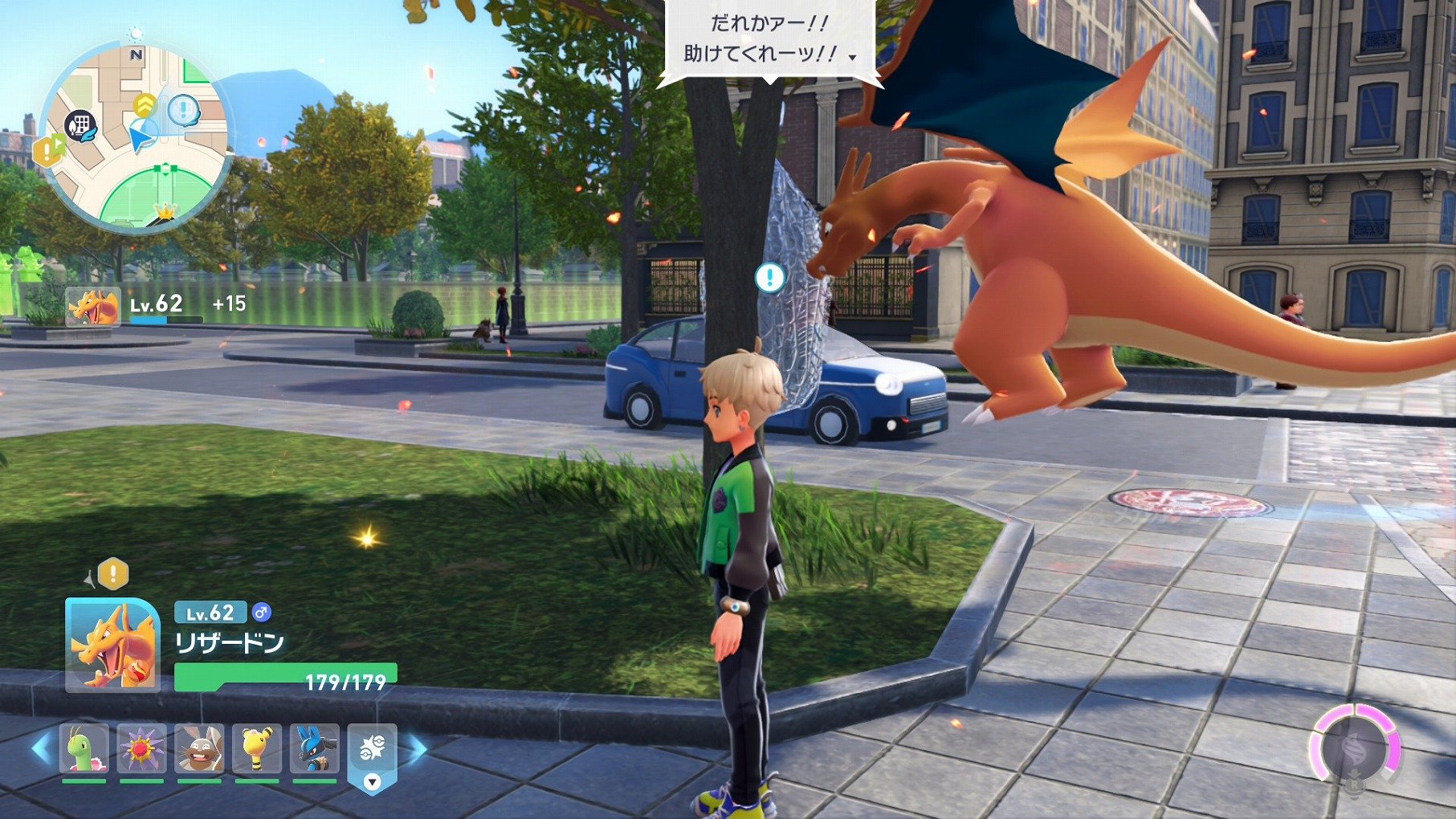Viewport: 1456px width, 819px height.
Task: Open the circular minimap
Action: 135,138
